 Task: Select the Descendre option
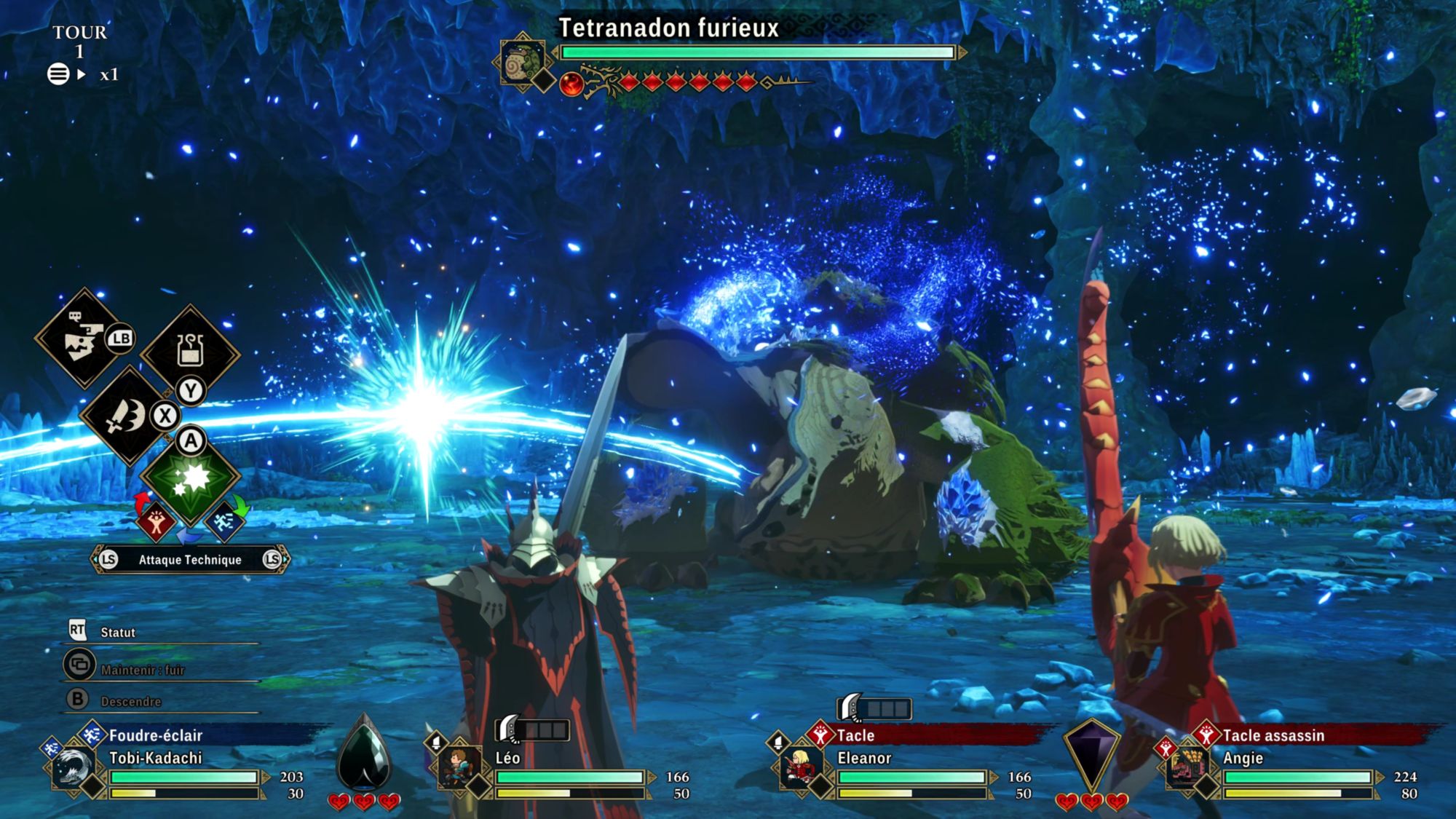pos(130,701)
